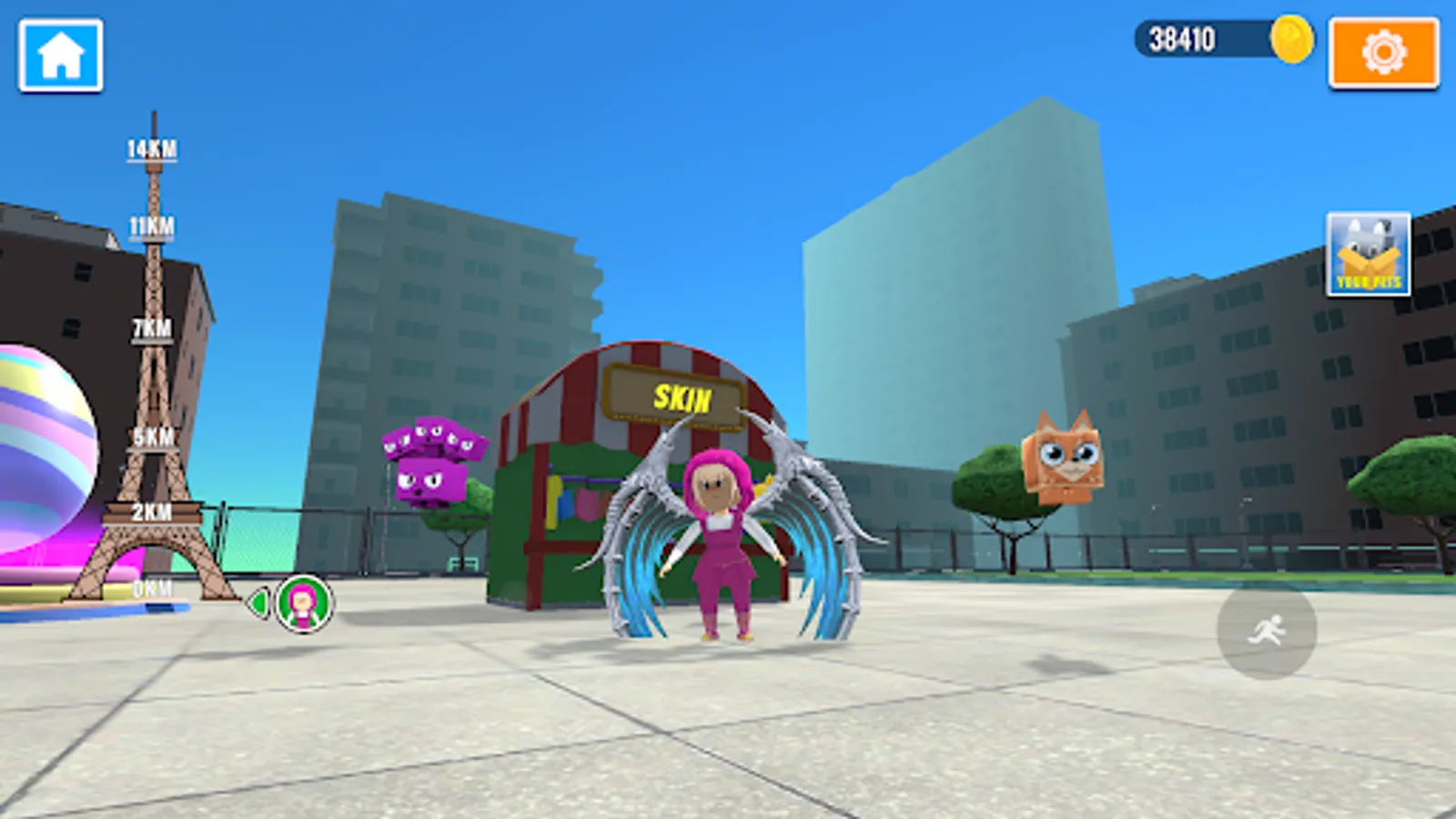Tap the SKIN shop sign
Viewport: 1456px width, 819px height.
(674, 395)
